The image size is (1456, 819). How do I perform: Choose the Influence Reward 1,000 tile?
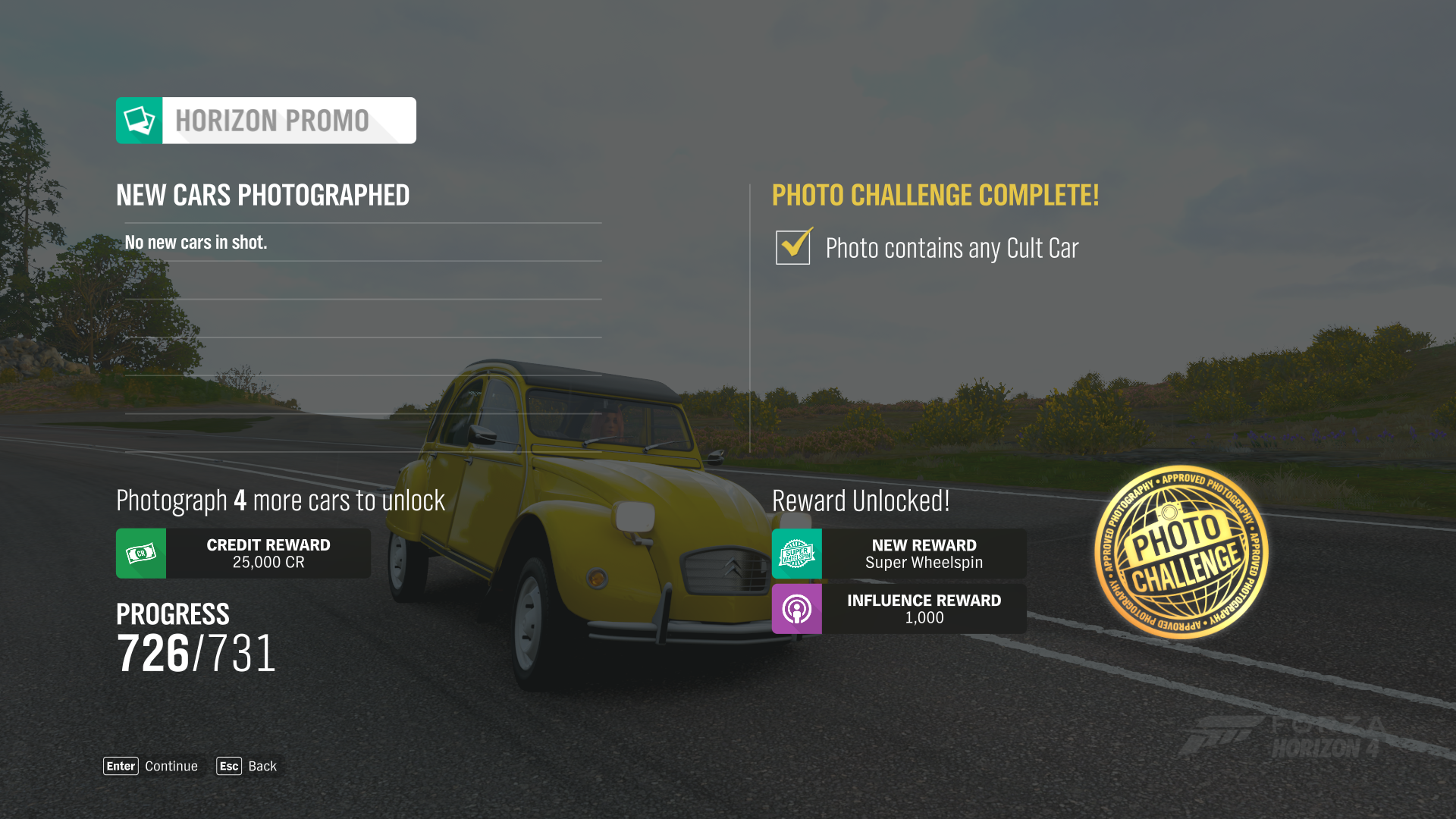pos(899,609)
